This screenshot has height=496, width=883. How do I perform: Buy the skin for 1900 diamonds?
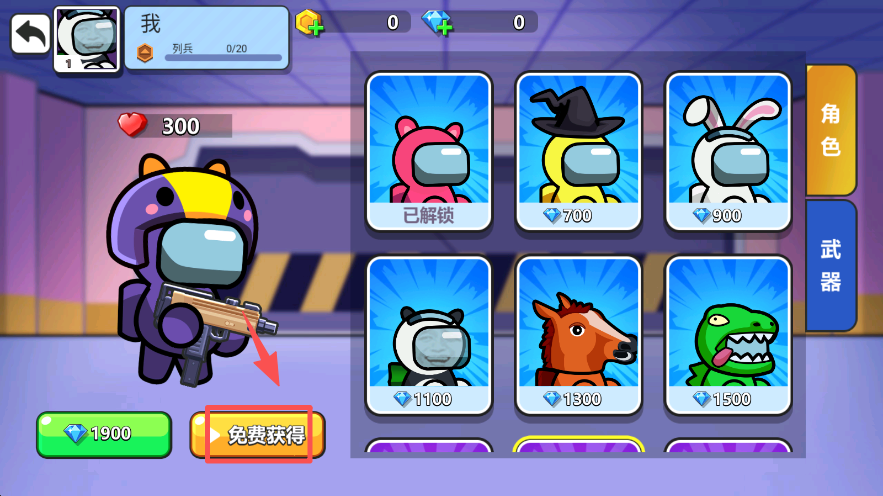pyautogui.click(x=104, y=434)
